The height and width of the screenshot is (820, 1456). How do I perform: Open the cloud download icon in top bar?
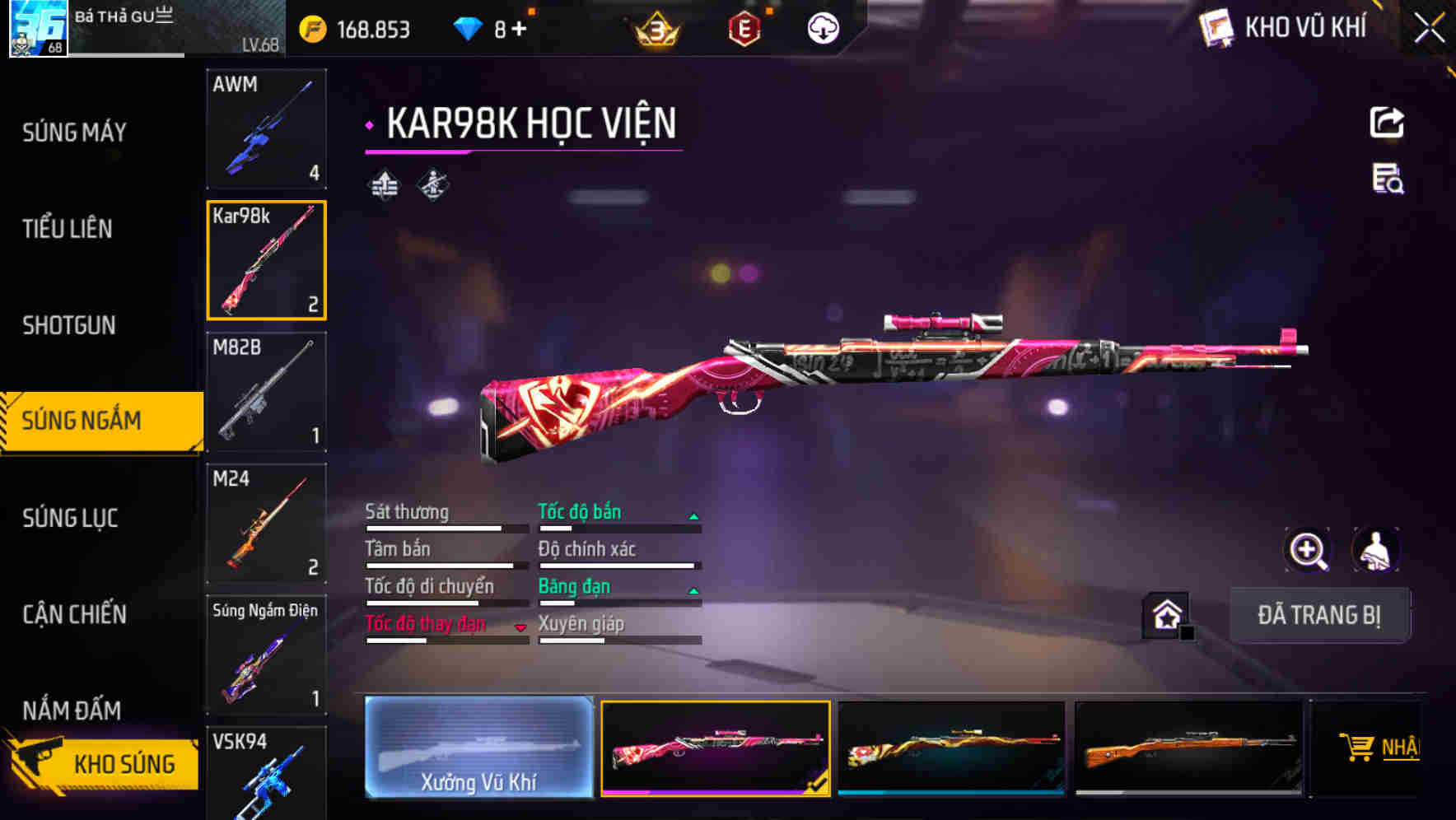point(823,27)
